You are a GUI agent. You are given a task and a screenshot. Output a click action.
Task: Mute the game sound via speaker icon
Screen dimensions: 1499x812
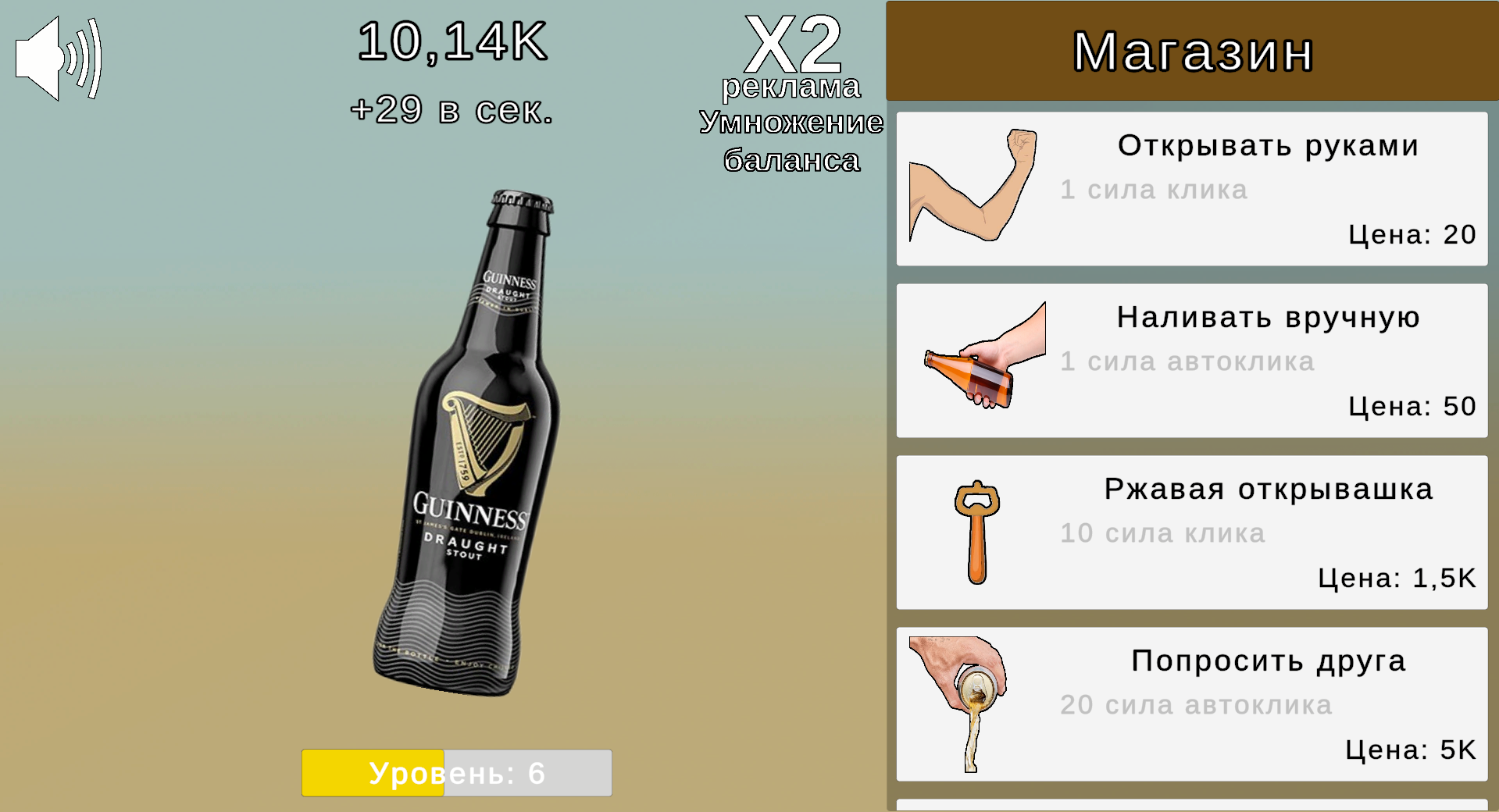pyautogui.click(x=39, y=59)
